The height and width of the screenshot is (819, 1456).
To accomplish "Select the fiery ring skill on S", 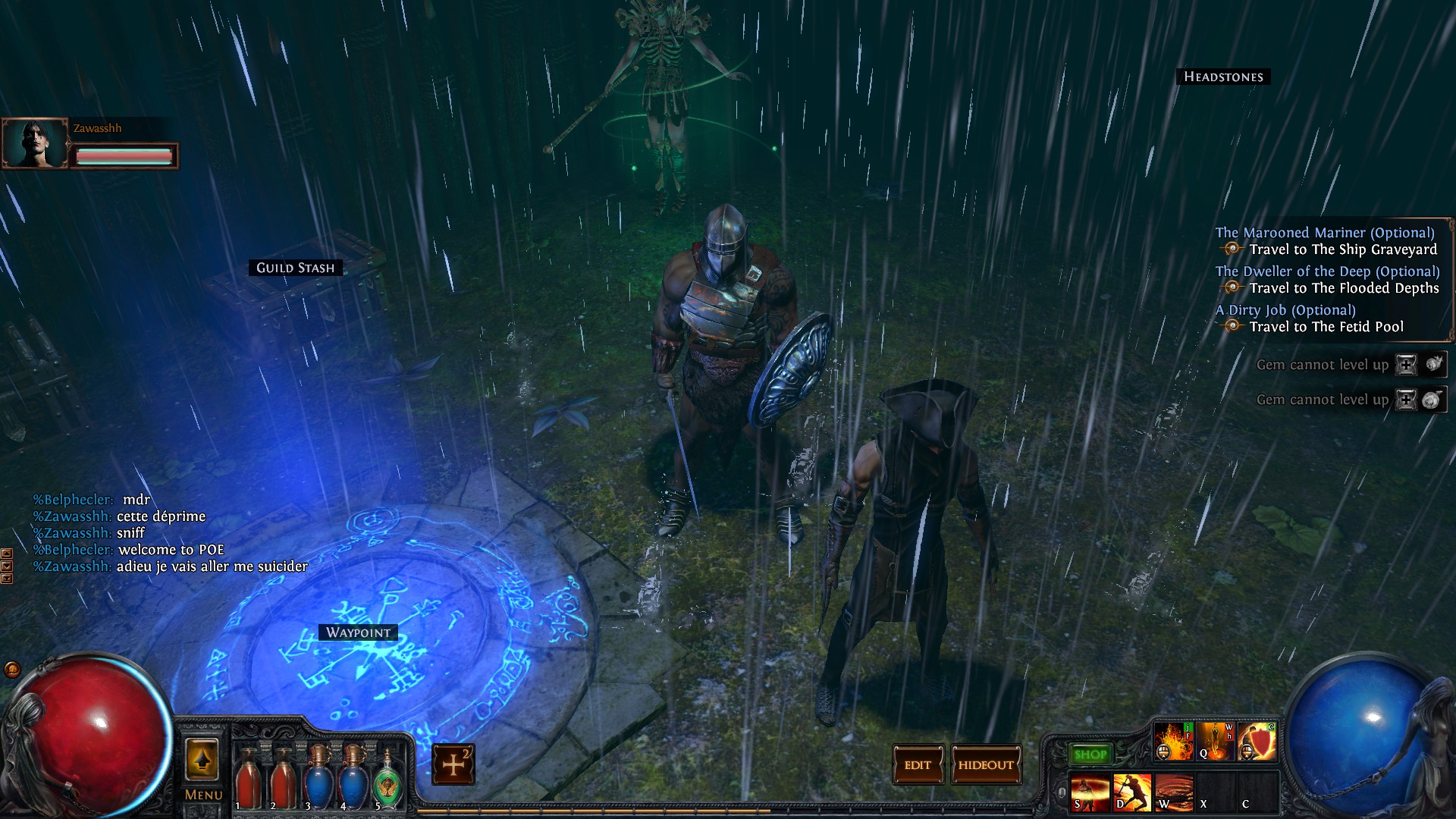I will [1090, 792].
